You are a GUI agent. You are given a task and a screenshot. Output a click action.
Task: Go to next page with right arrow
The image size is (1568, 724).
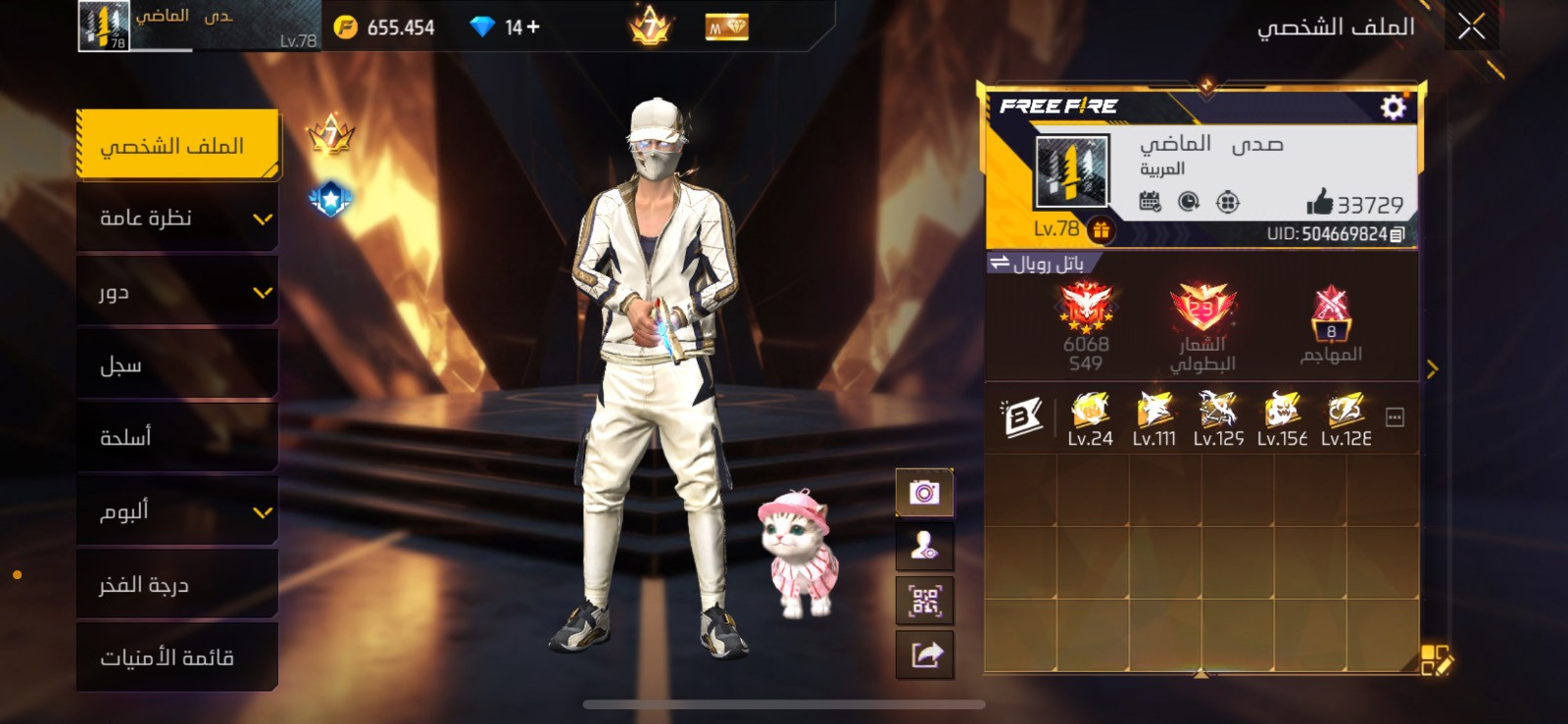[x=1432, y=369]
